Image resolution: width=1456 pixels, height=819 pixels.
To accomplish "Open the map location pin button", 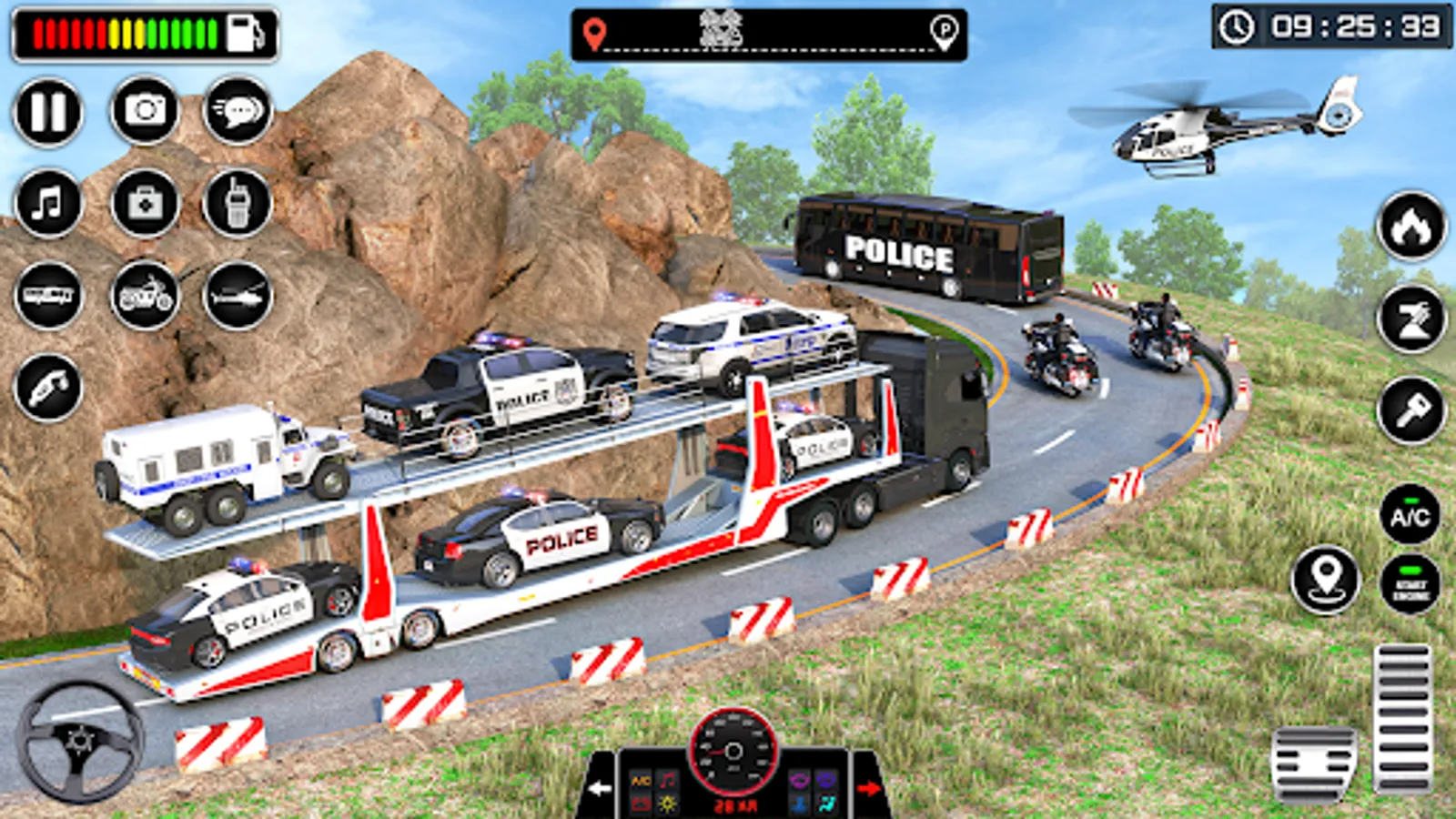I will click(x=1326, y=579).
